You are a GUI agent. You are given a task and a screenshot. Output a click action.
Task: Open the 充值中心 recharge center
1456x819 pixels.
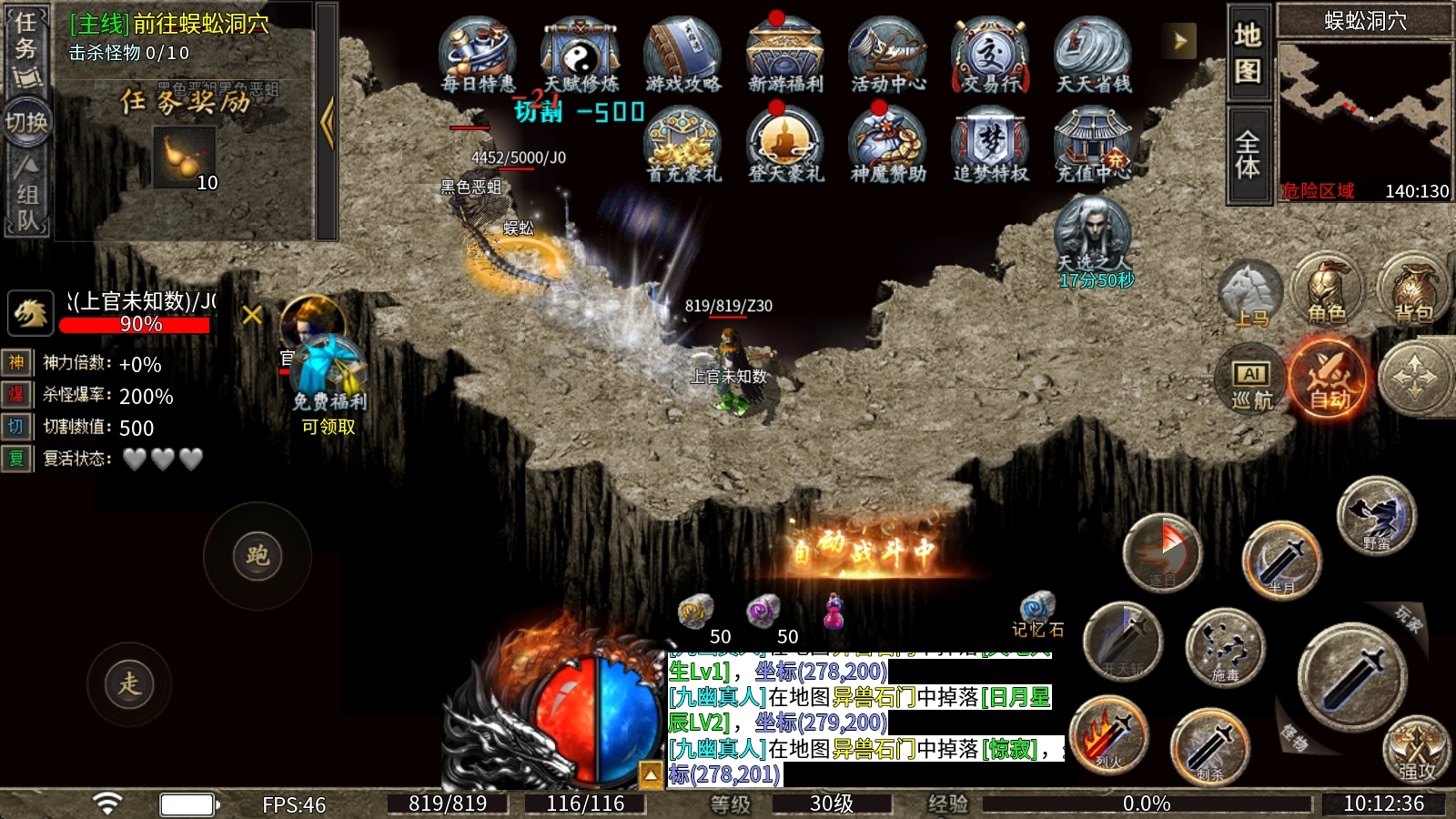[x=1092, y=144]
